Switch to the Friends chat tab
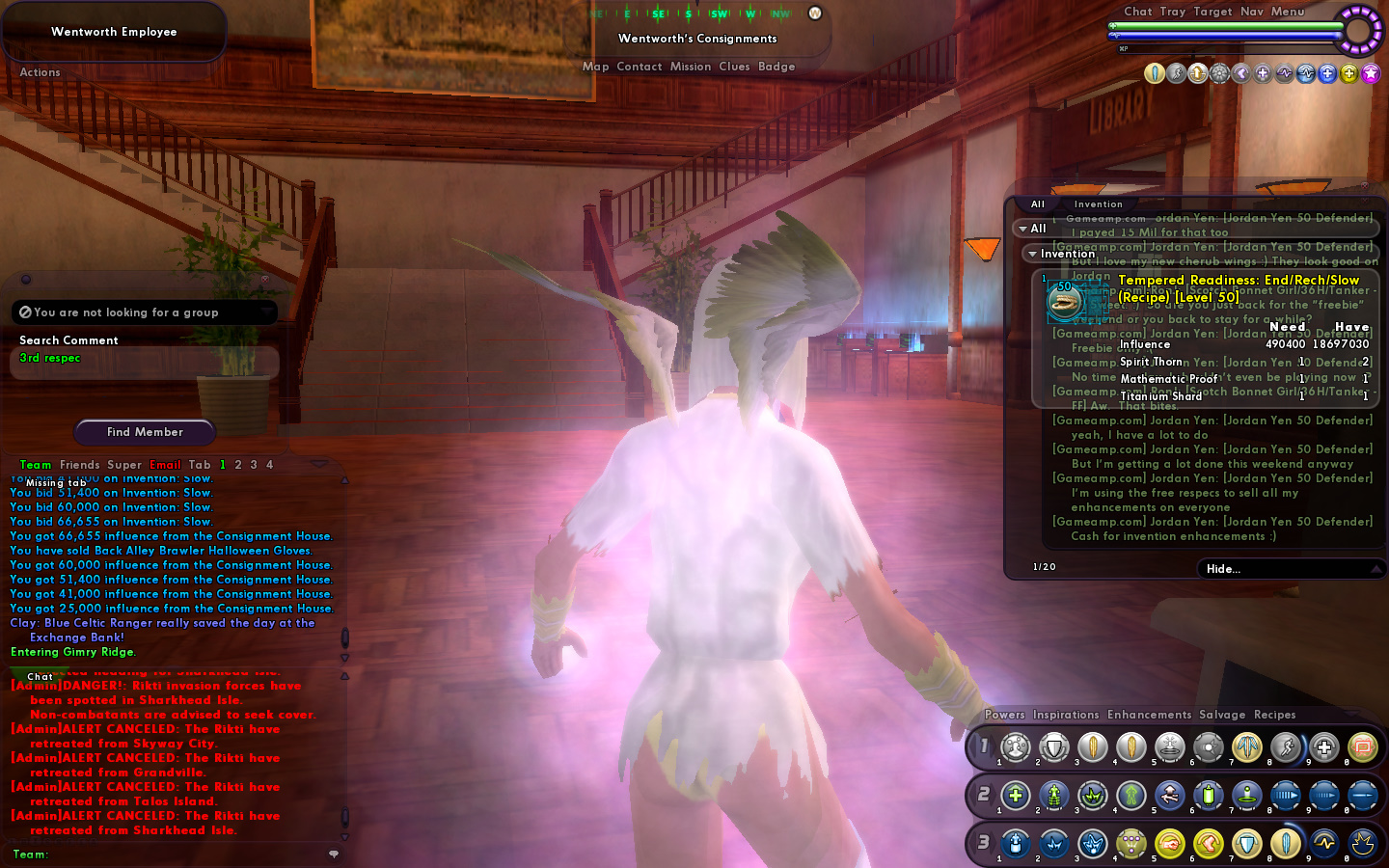Screen dimensions: 1389x868 79,465
